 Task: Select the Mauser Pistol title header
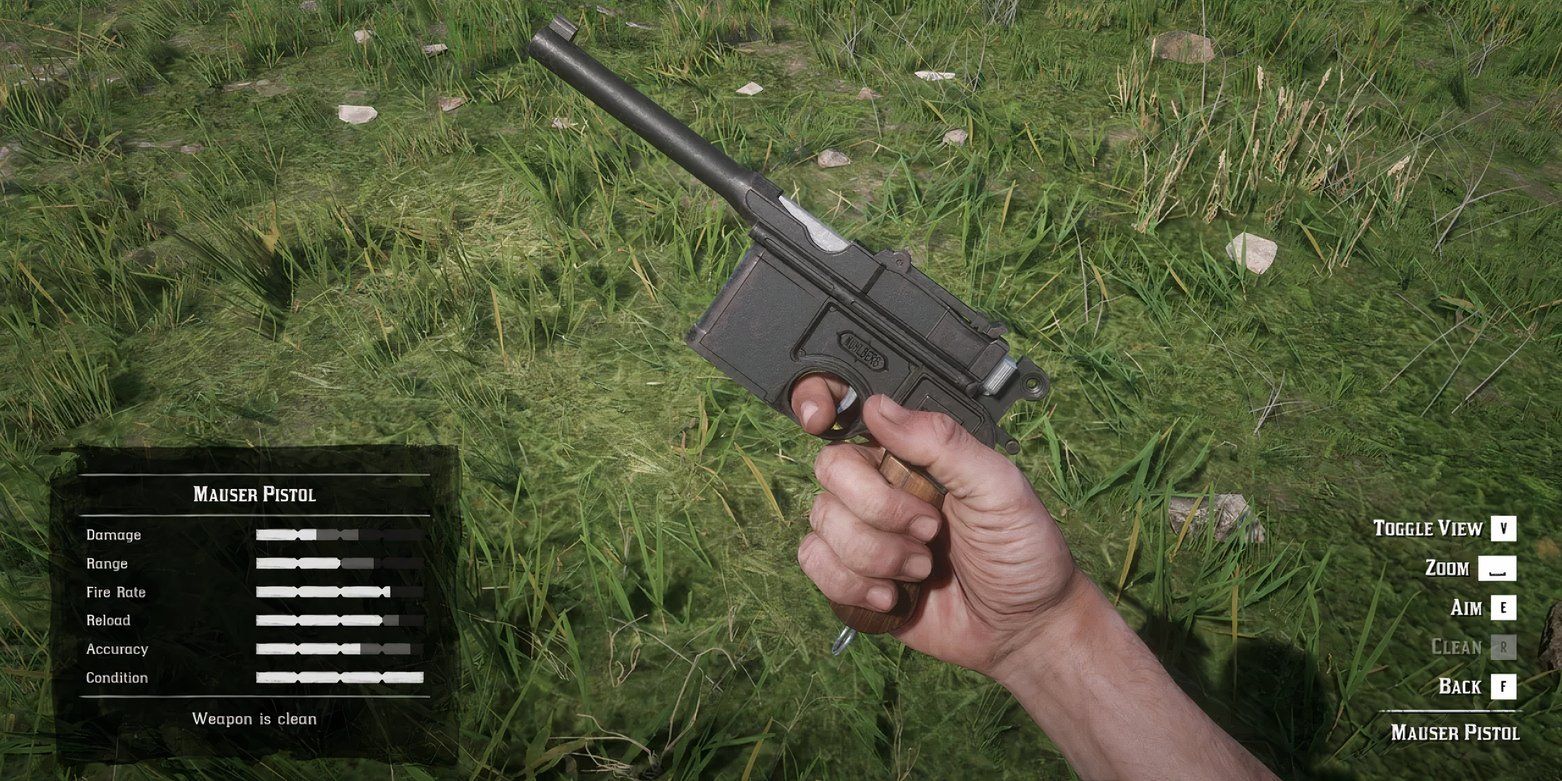255,494
